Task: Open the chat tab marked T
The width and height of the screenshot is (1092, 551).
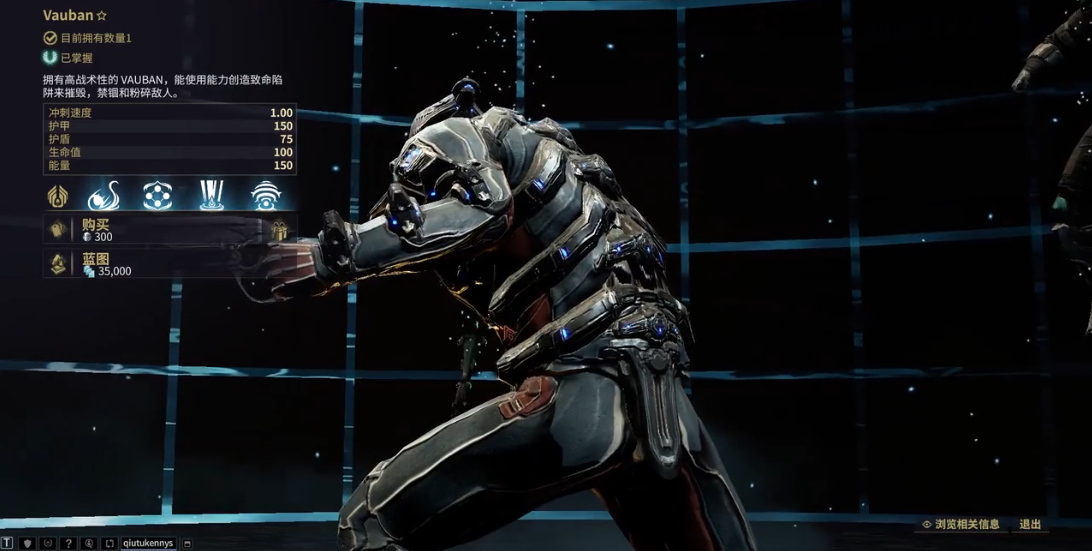Action: pos(7,543)
